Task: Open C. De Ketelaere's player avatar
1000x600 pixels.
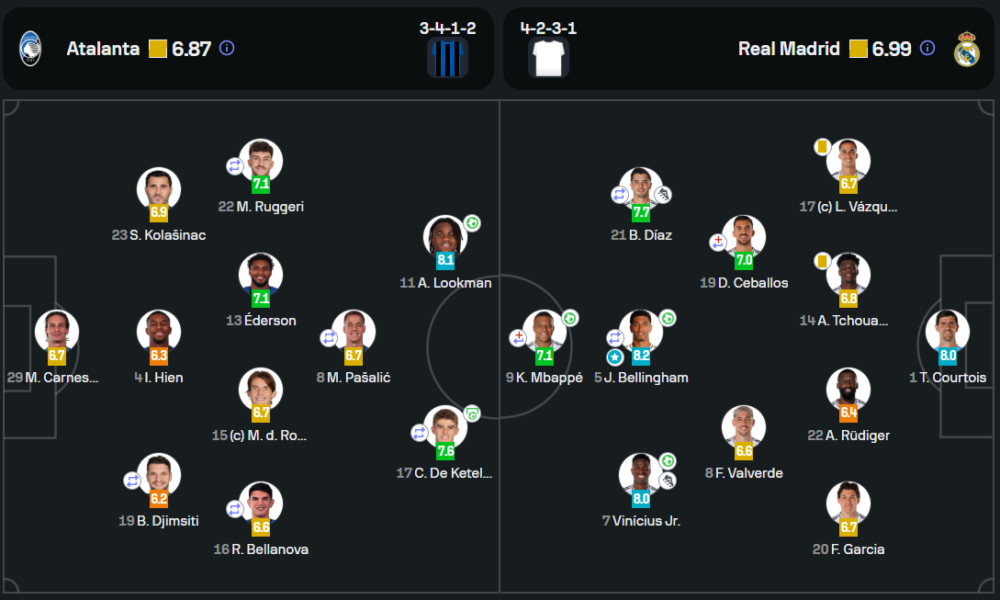Action: [445, 428]
